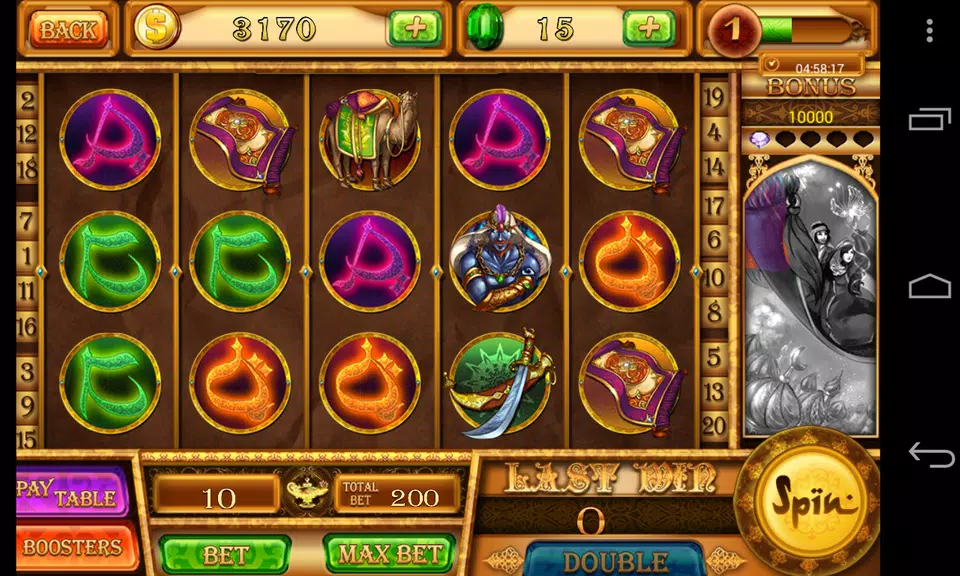This screenshot has width=960, height=576.
Task: Add more coins with the plus button
Action: click(414, 28)
